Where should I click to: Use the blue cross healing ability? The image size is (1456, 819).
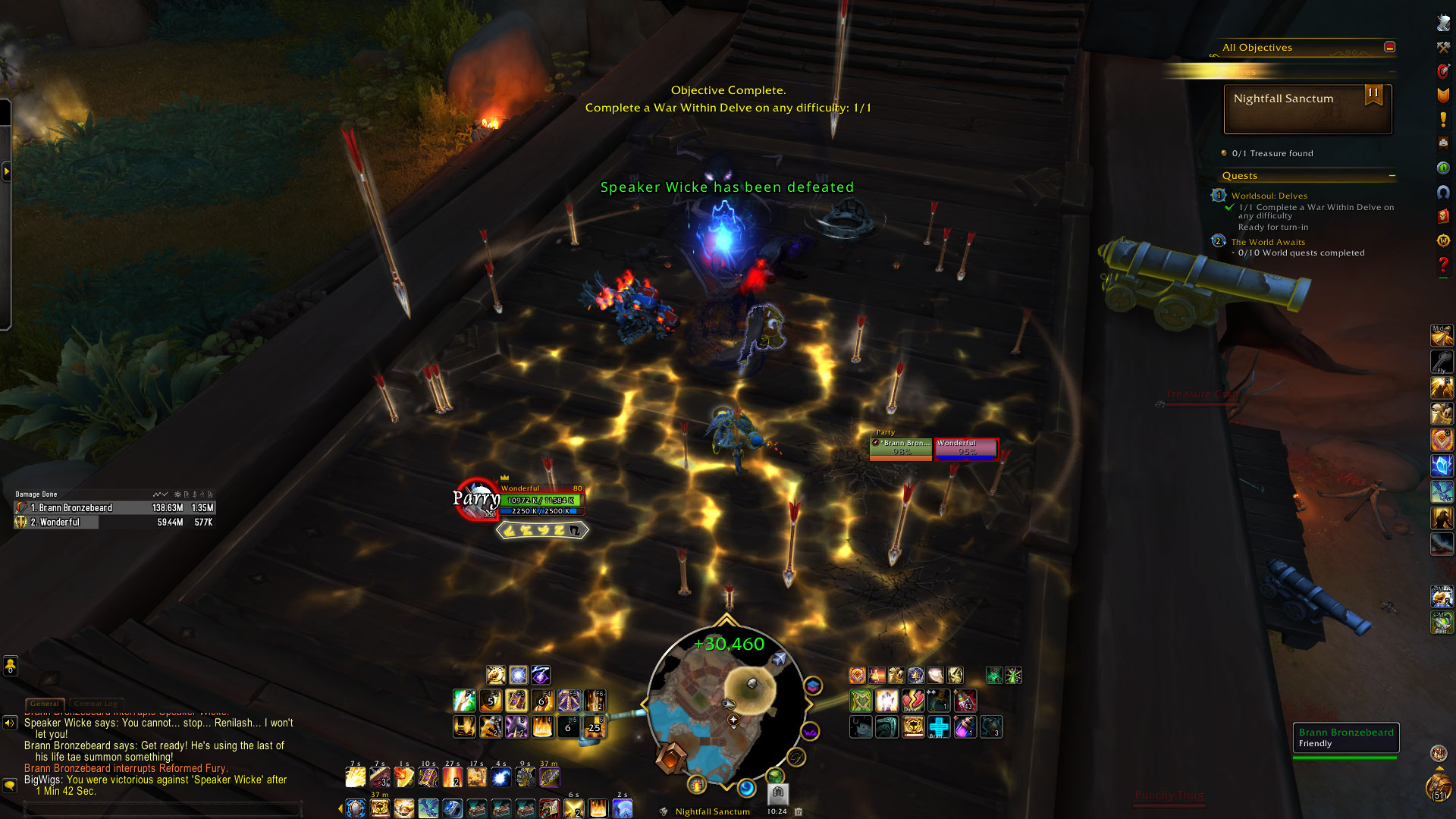pyautogui.click(x=939, y=727)
